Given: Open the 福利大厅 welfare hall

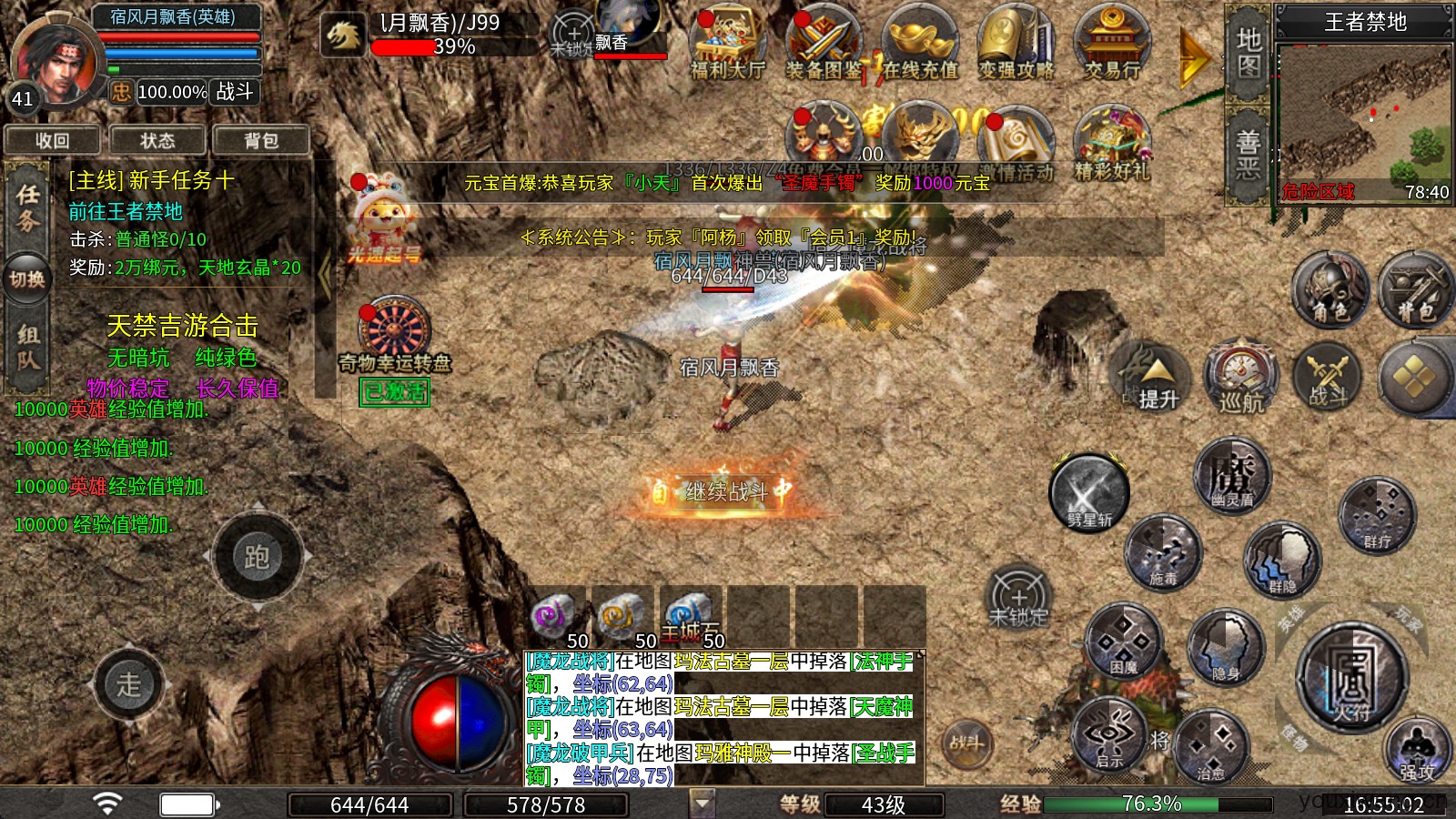Looking at the screenshot, I should click(727, 45).
